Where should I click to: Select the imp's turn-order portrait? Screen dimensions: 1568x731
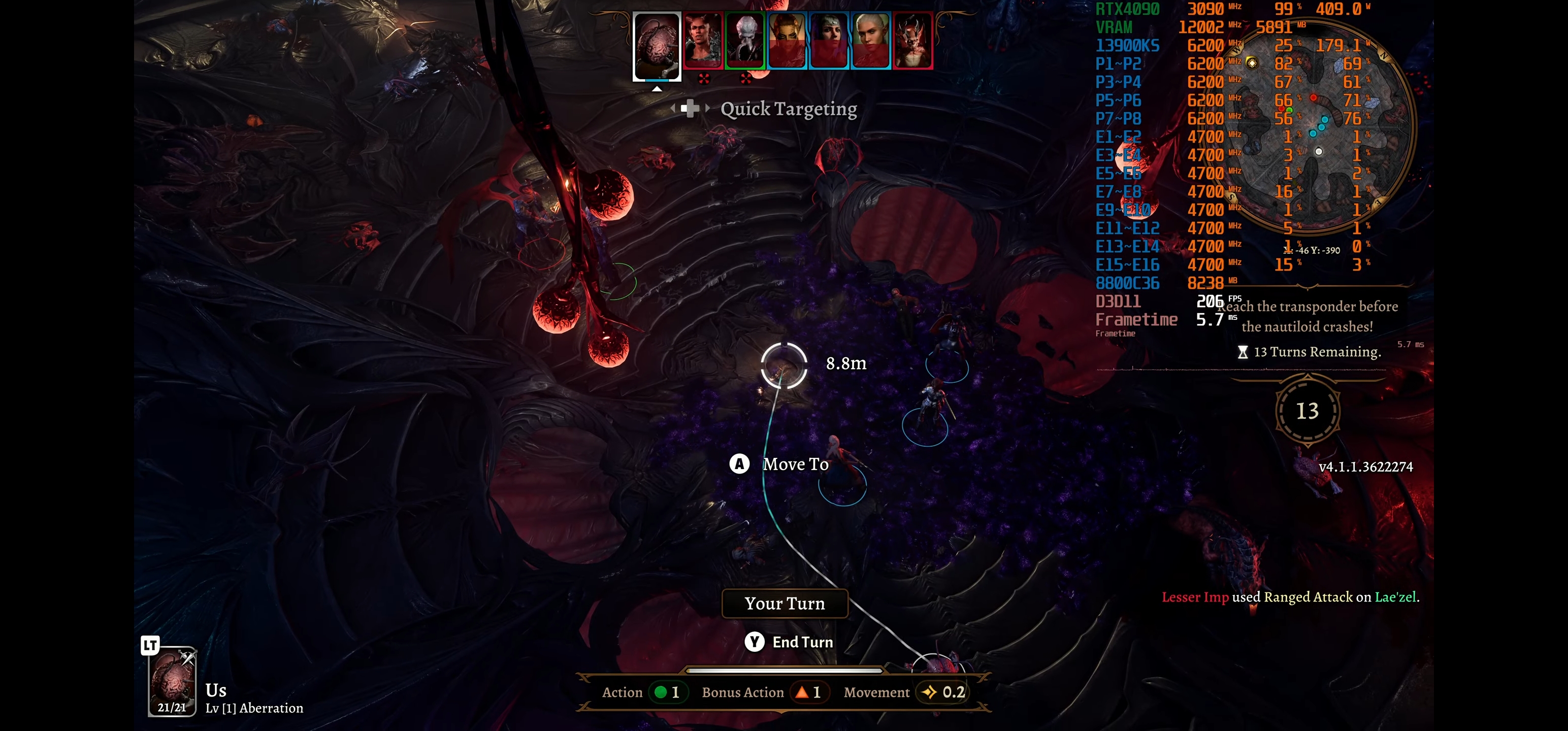click(912, 40)
